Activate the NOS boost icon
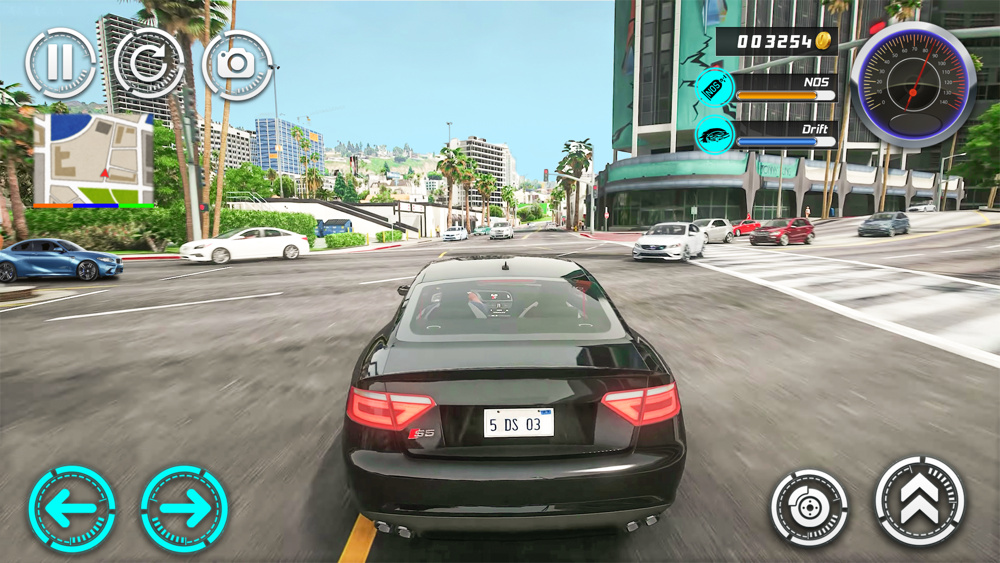The width and height of the screenshot is (1000, 563). 715,89
